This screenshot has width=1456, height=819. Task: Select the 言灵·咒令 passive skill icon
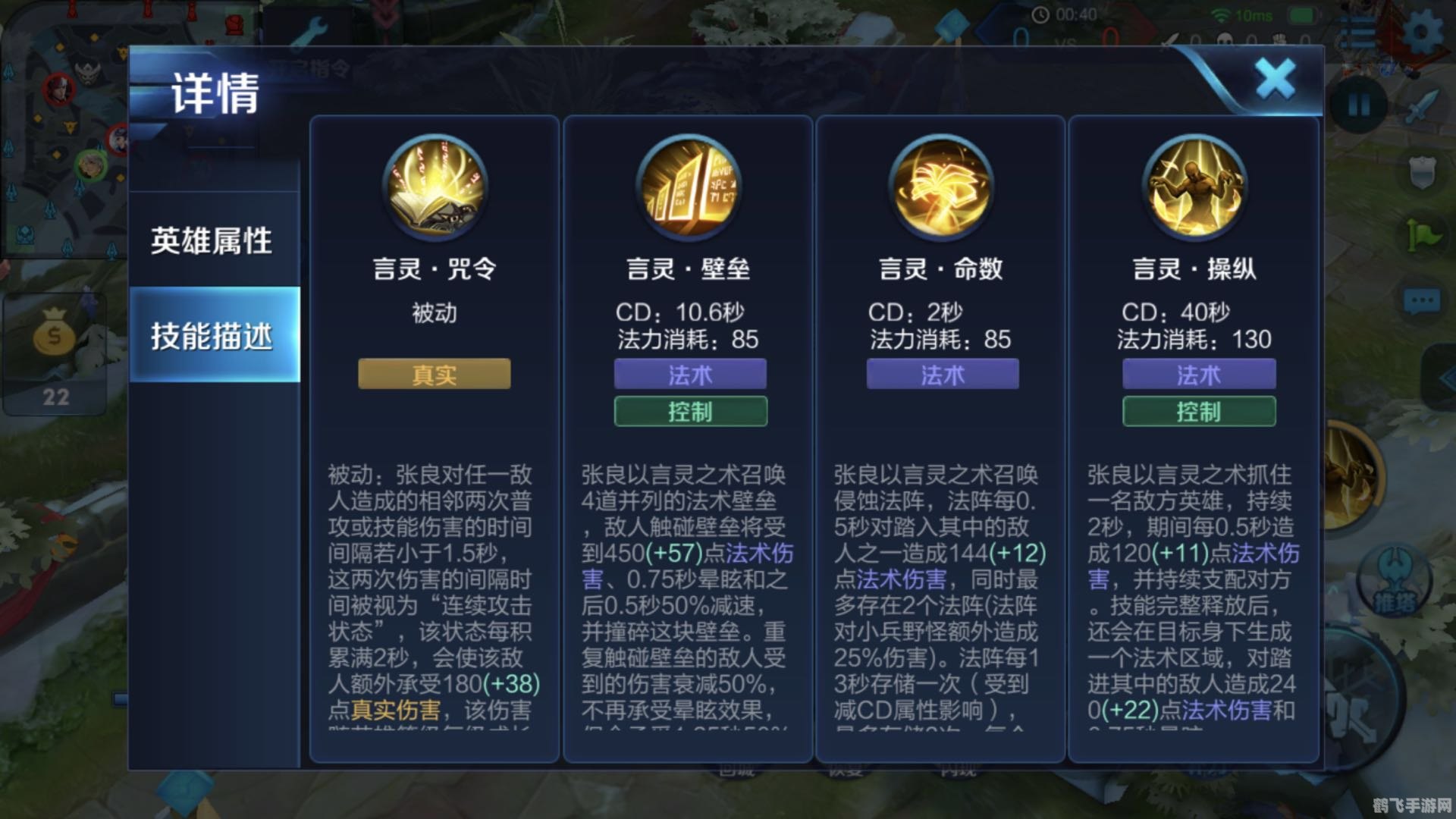[433, 188]
